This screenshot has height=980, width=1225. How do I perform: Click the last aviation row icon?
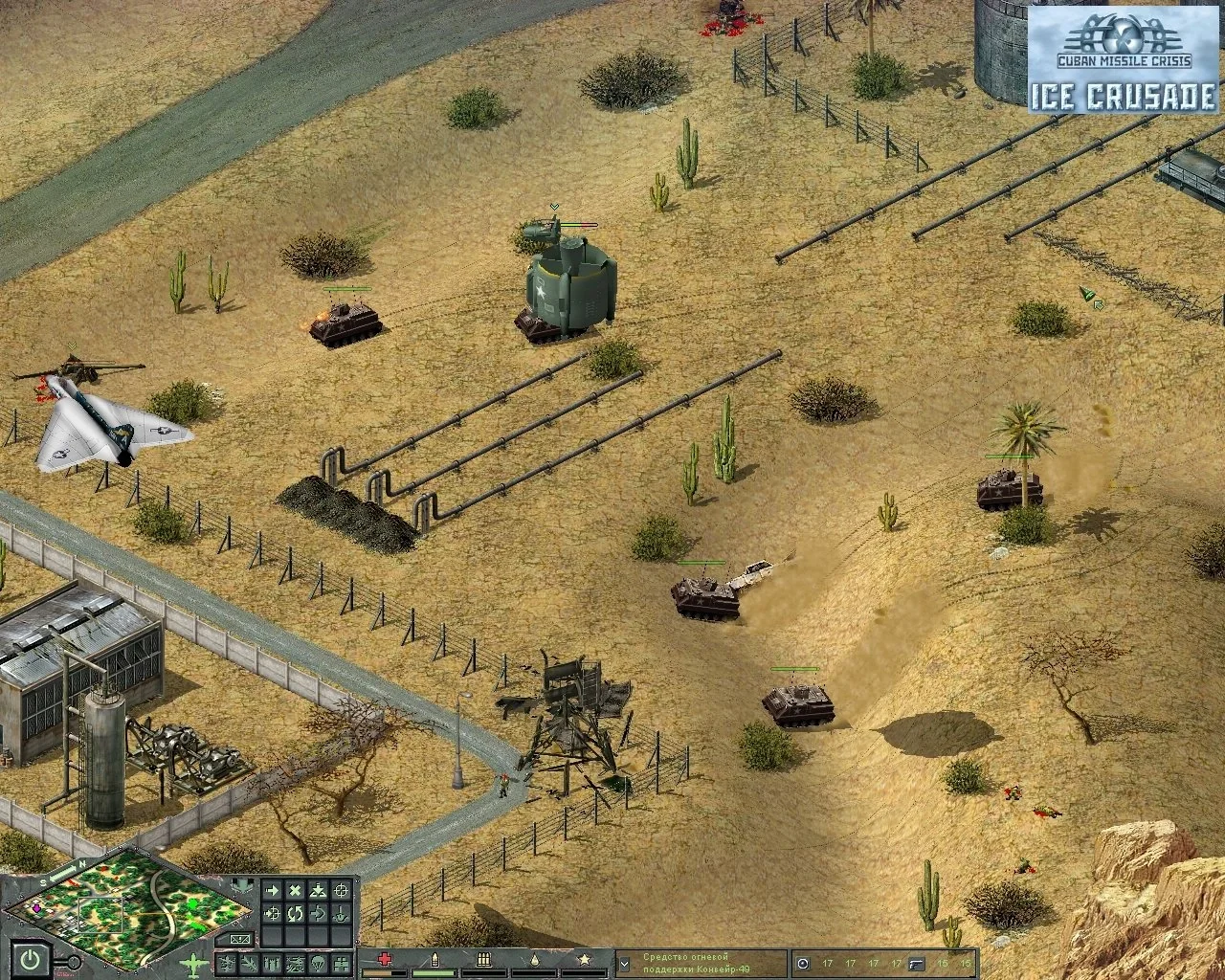pos(339,962)
